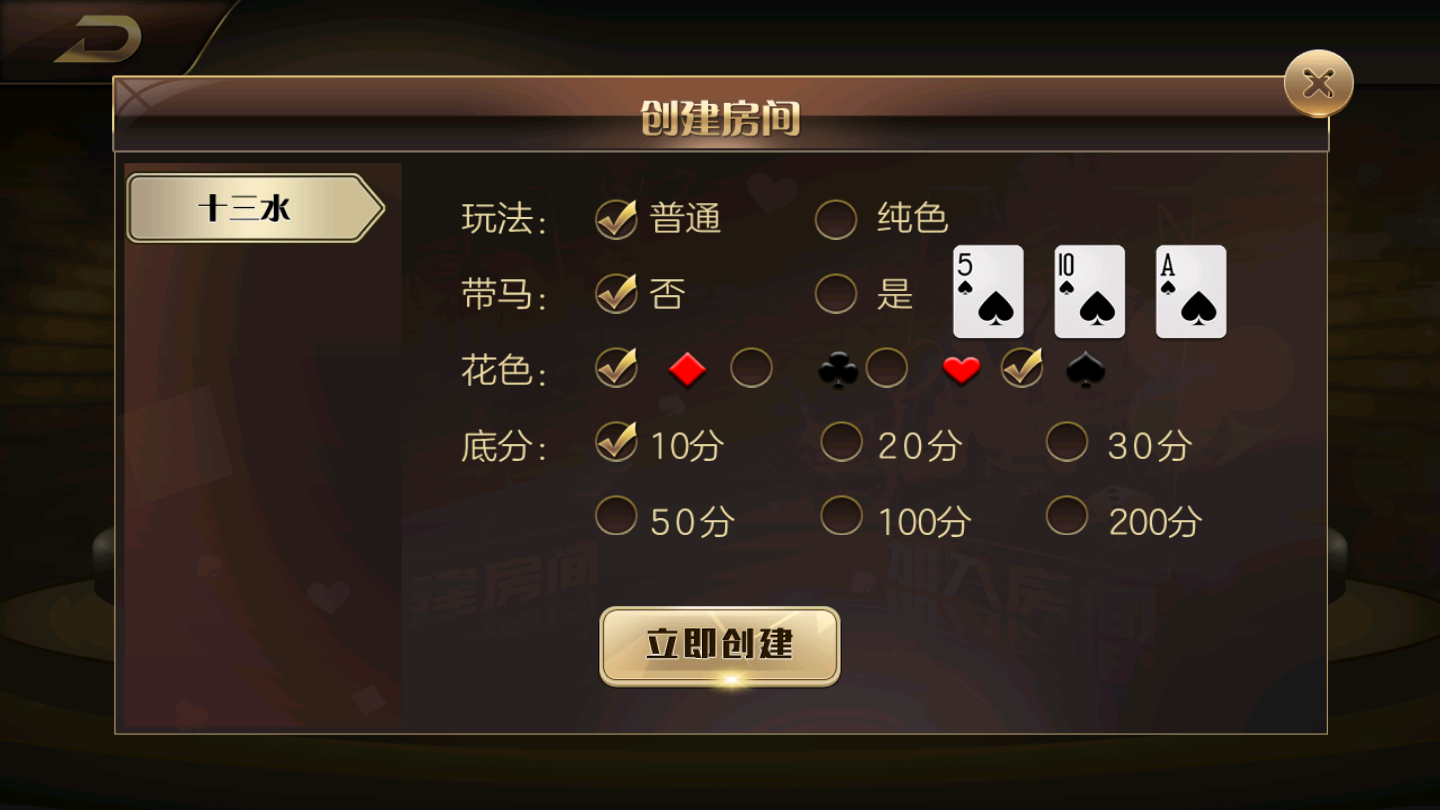The height and width of the screenshot is (810, 1440).
Task: Click the 10 of spades card
Action: click(x=1088, y=291)
